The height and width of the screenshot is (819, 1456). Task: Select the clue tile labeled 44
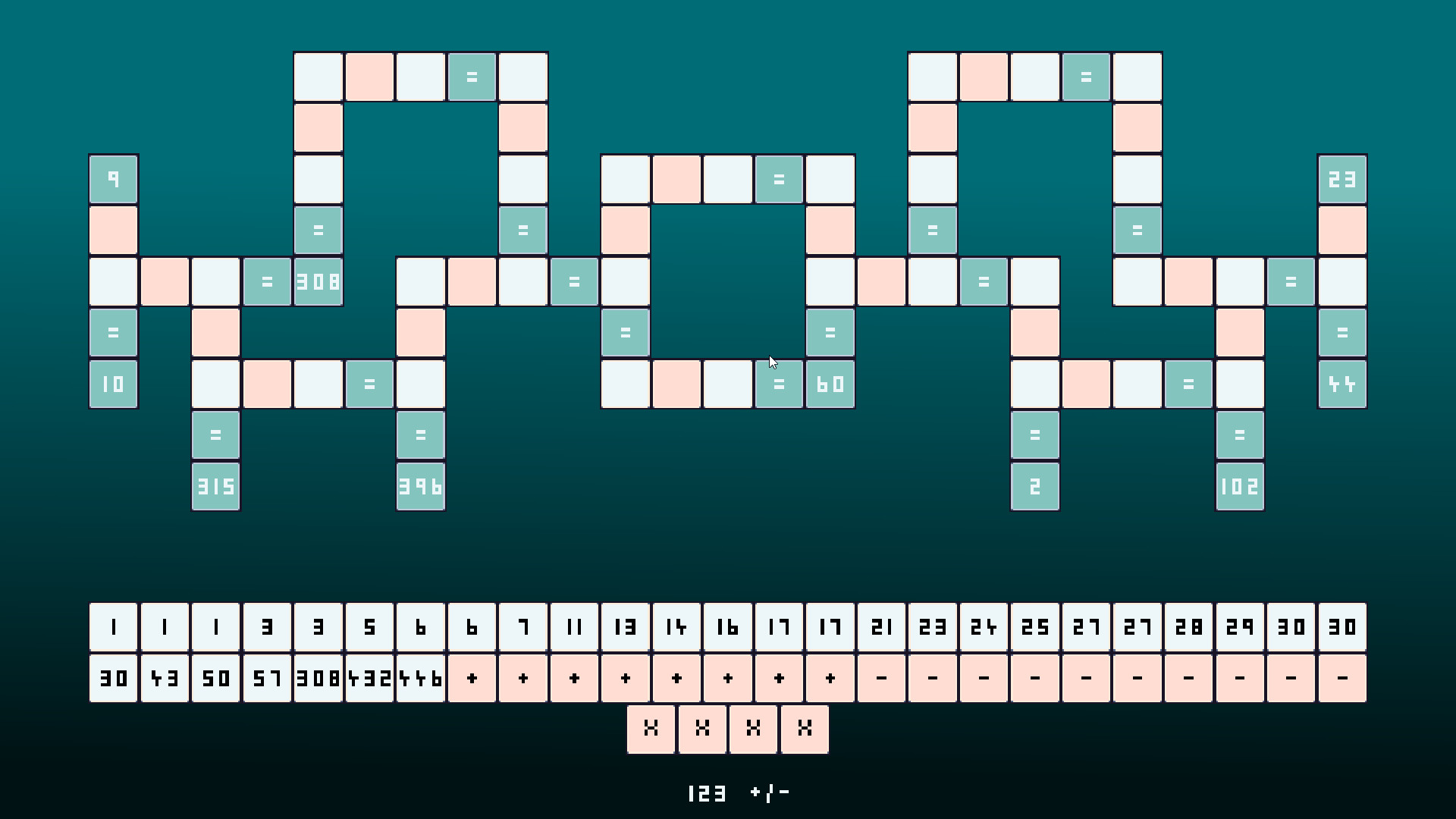point(1342,384)
